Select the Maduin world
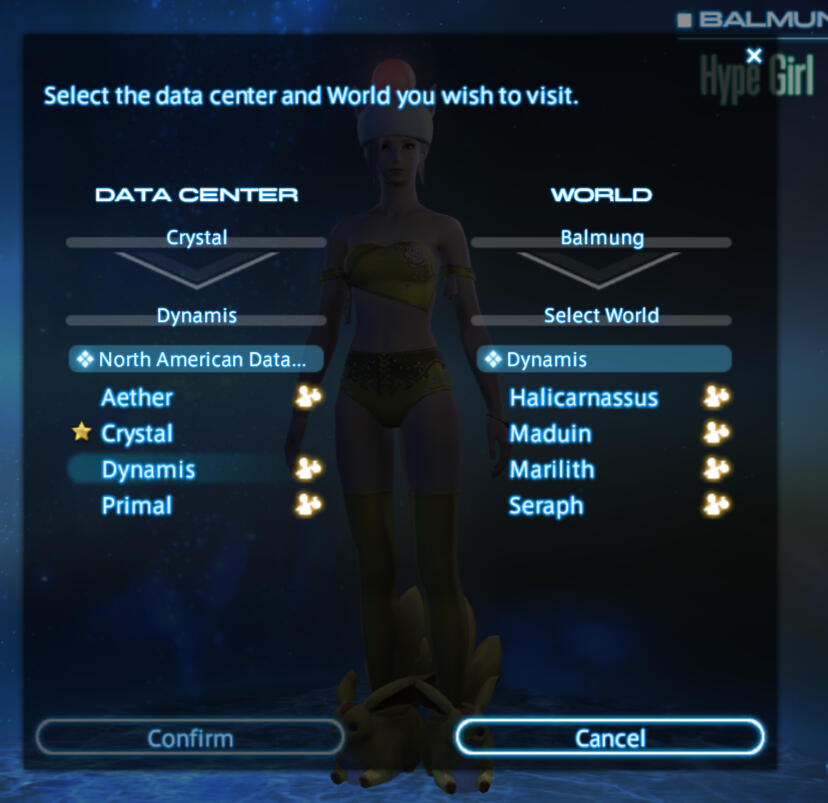828x803 pixels. point(550,433)
